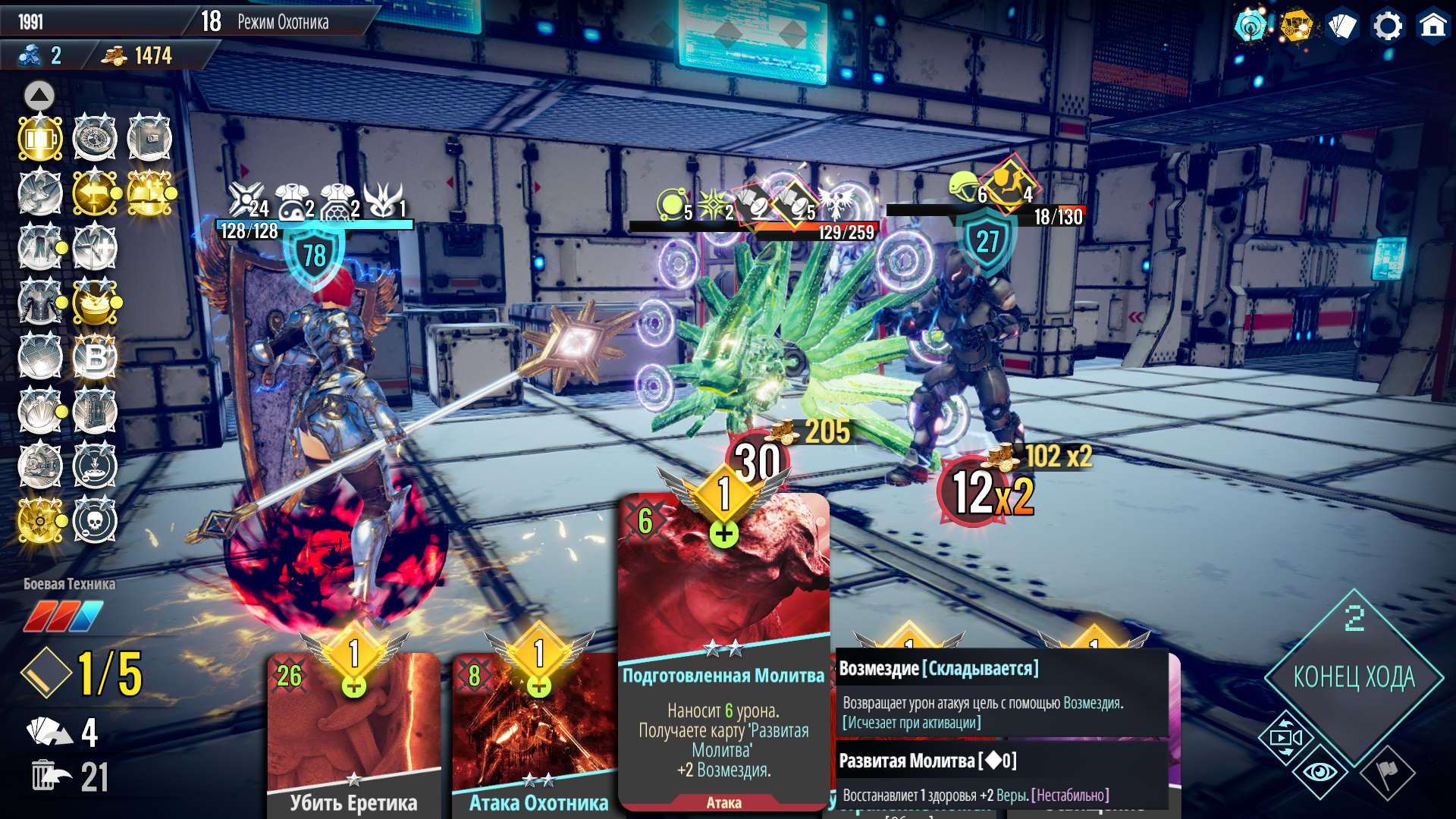Choose the Атака Охотника card

pos(538,736)
